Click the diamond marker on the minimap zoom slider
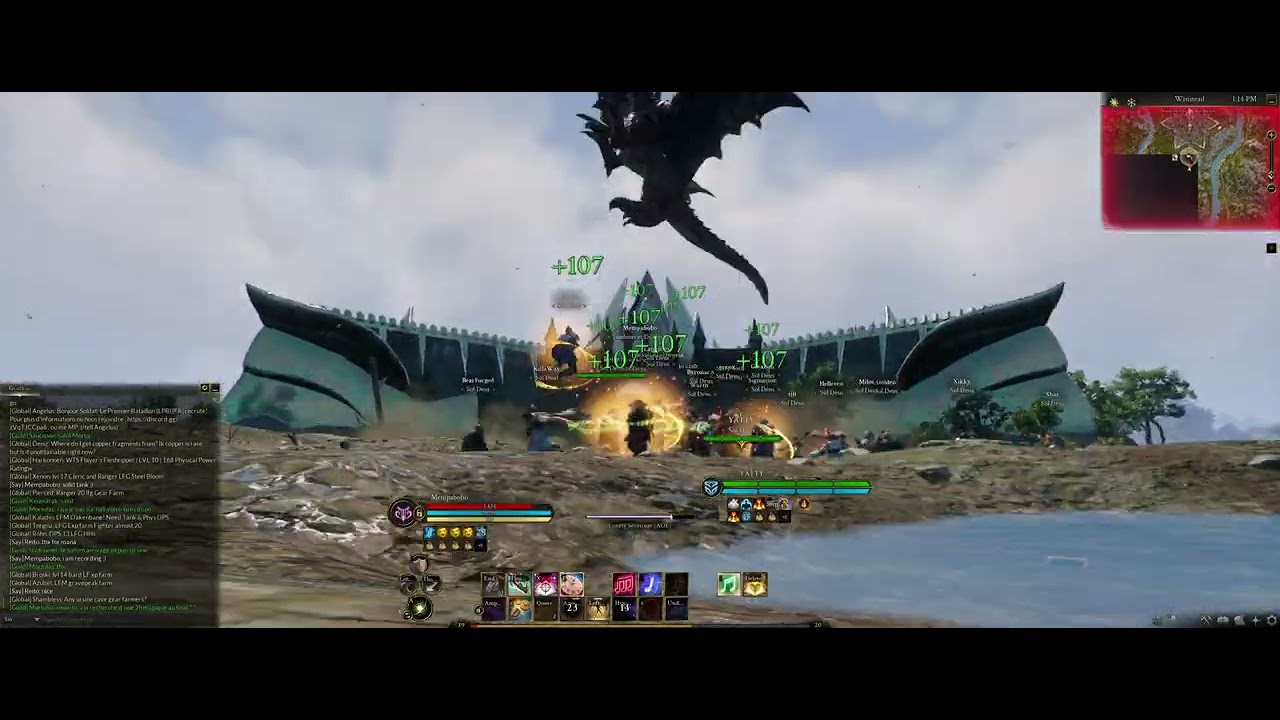 1271,174
